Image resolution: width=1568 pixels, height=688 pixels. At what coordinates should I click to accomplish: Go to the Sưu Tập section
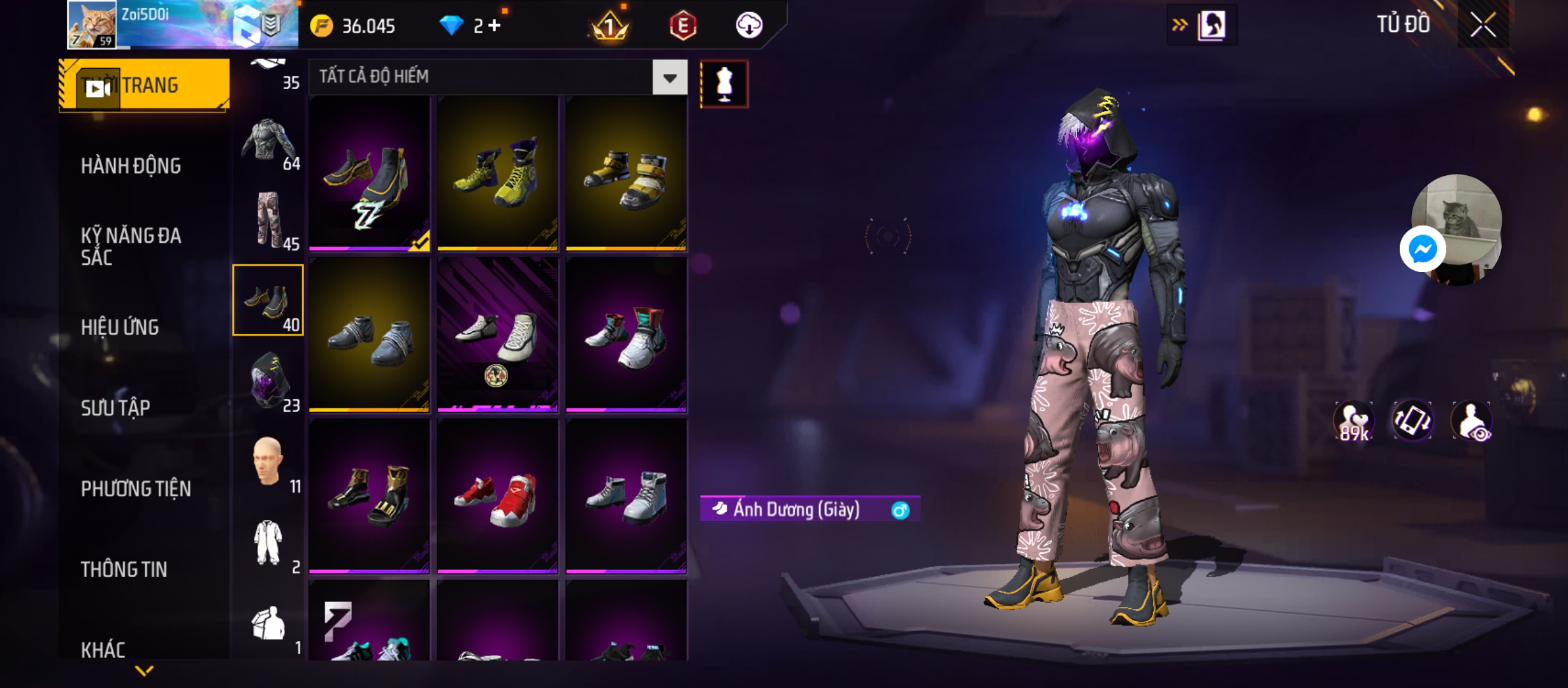(115, 408)
